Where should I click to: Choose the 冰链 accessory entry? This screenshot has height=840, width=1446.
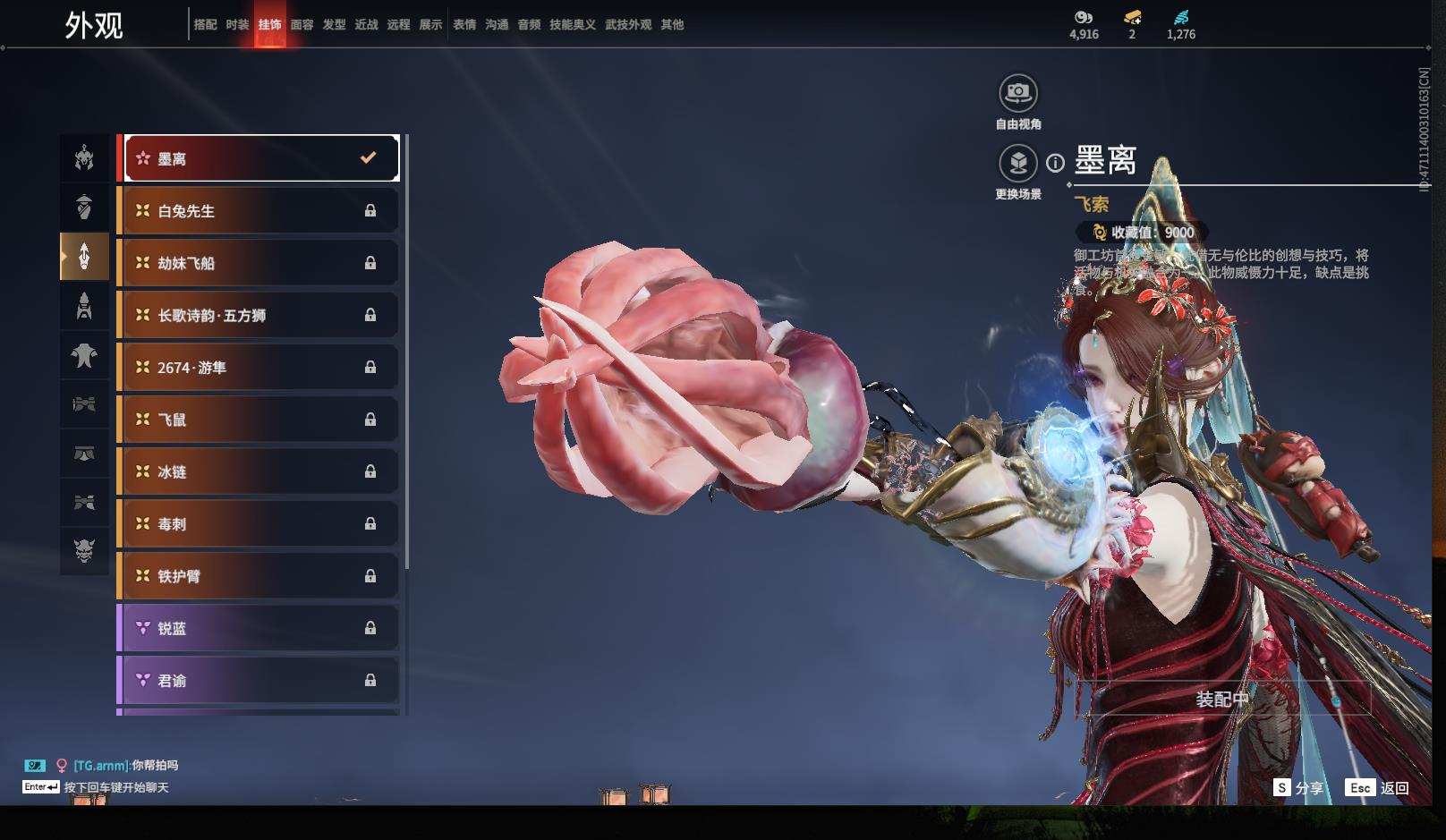tap(258, 471)
